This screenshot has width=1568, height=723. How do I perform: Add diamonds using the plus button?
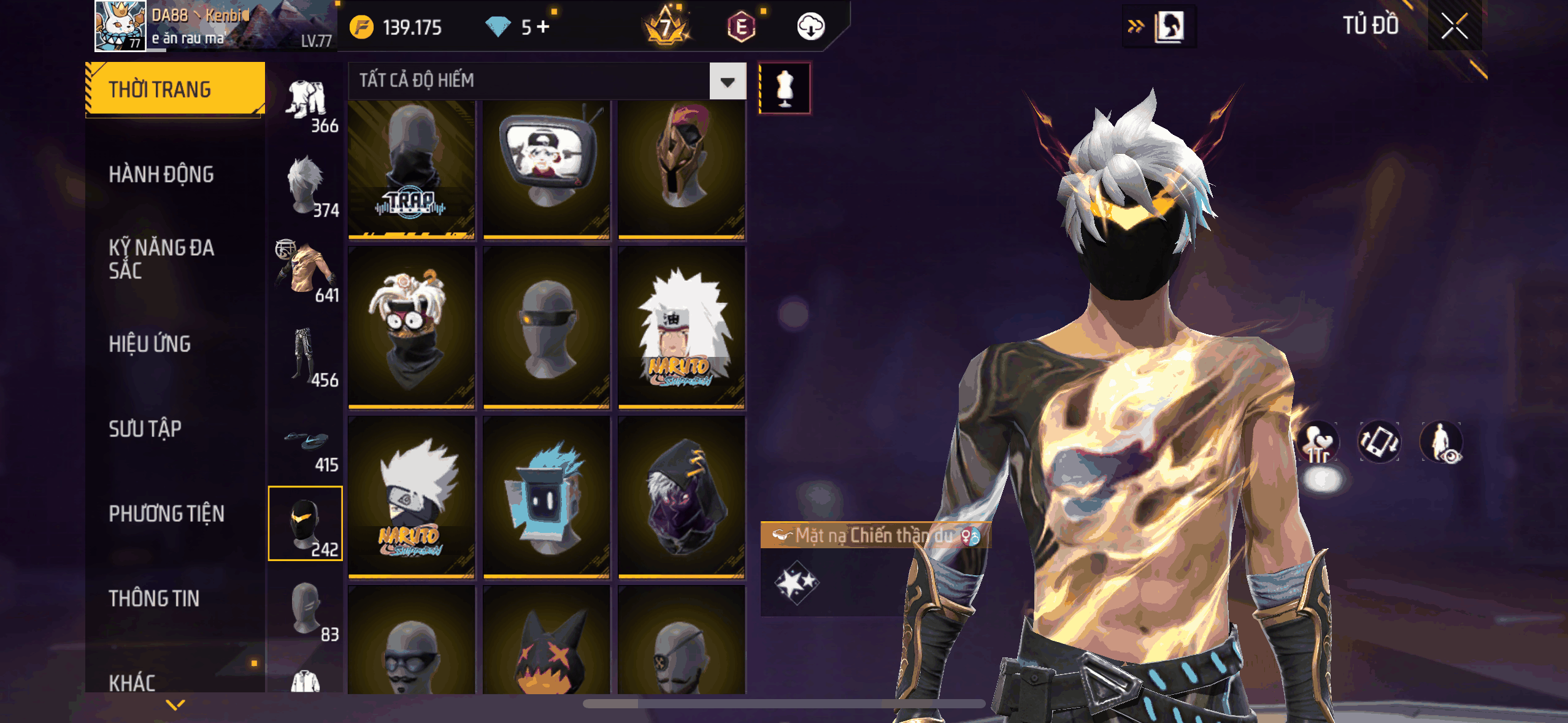click(543, 27)
